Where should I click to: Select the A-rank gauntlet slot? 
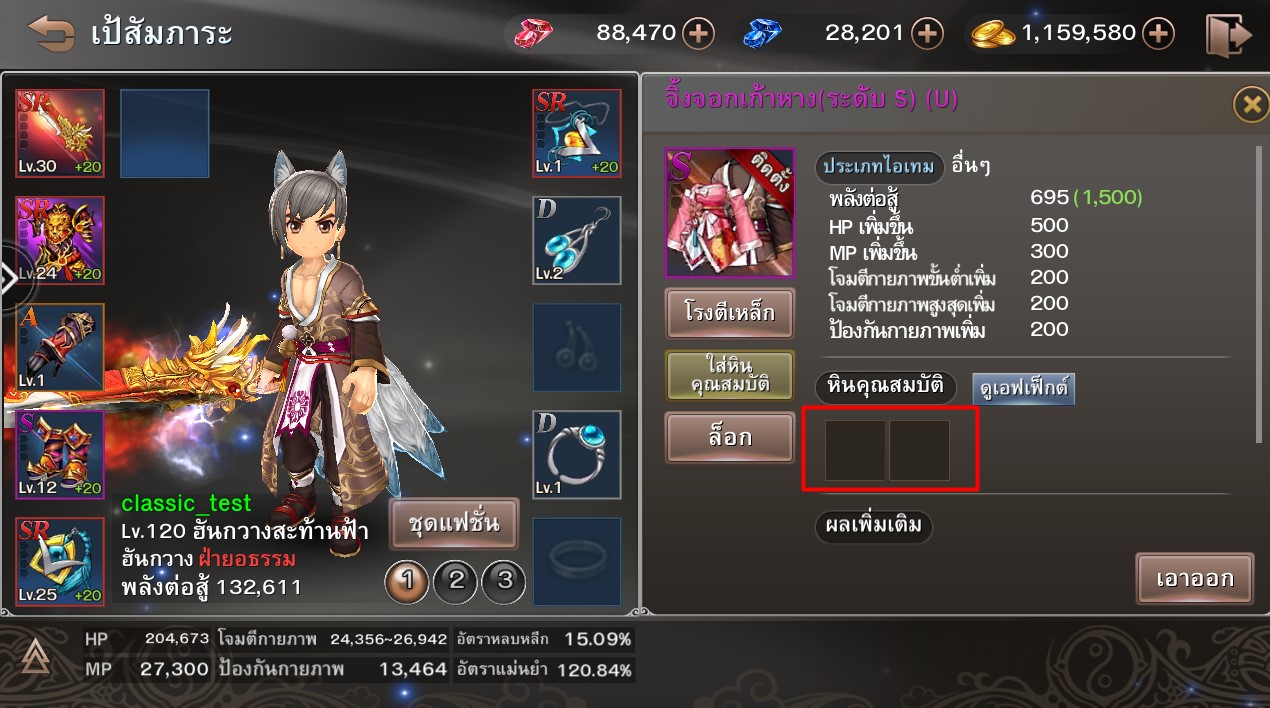coord(60,347)
